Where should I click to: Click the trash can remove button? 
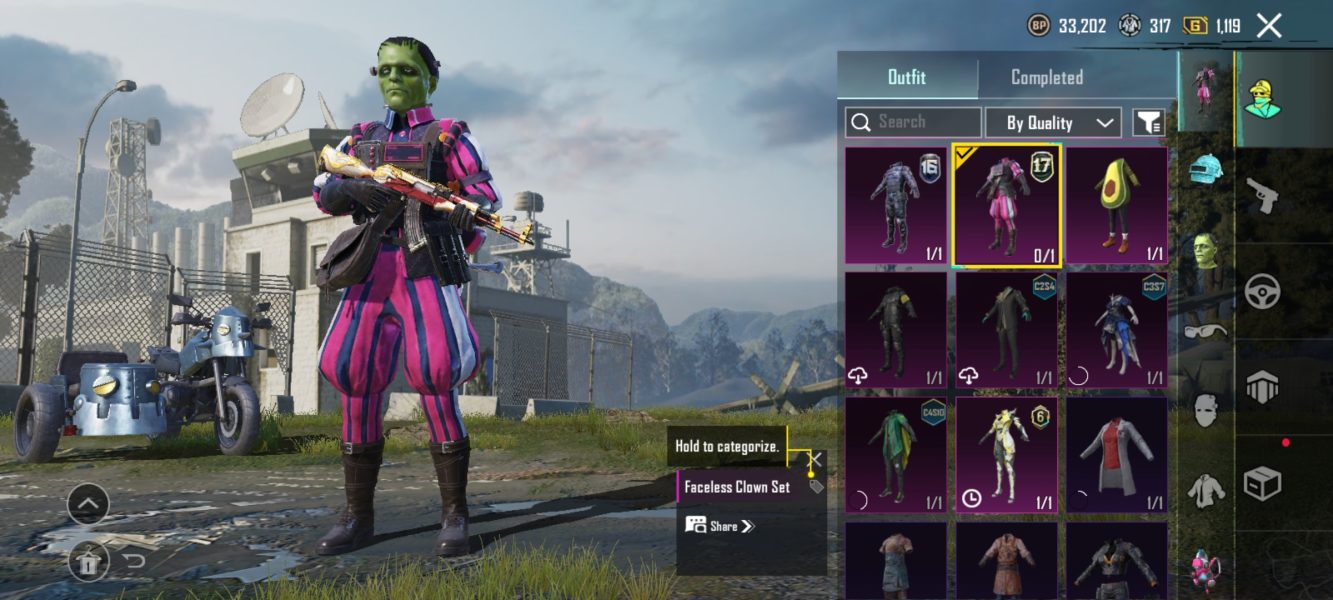[x=88, y=562]
